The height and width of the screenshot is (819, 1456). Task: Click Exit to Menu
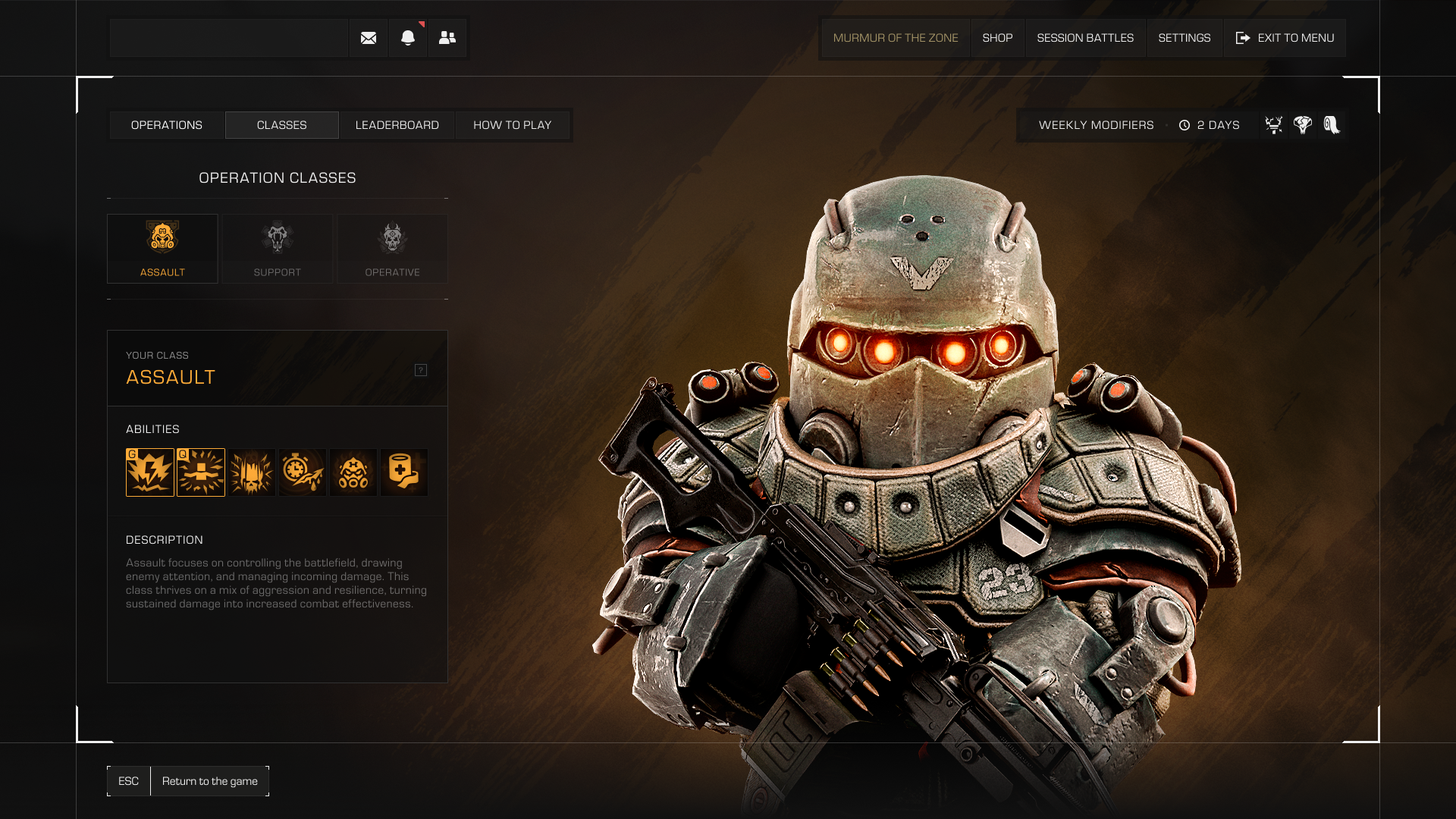click(x=1285, y=38)
